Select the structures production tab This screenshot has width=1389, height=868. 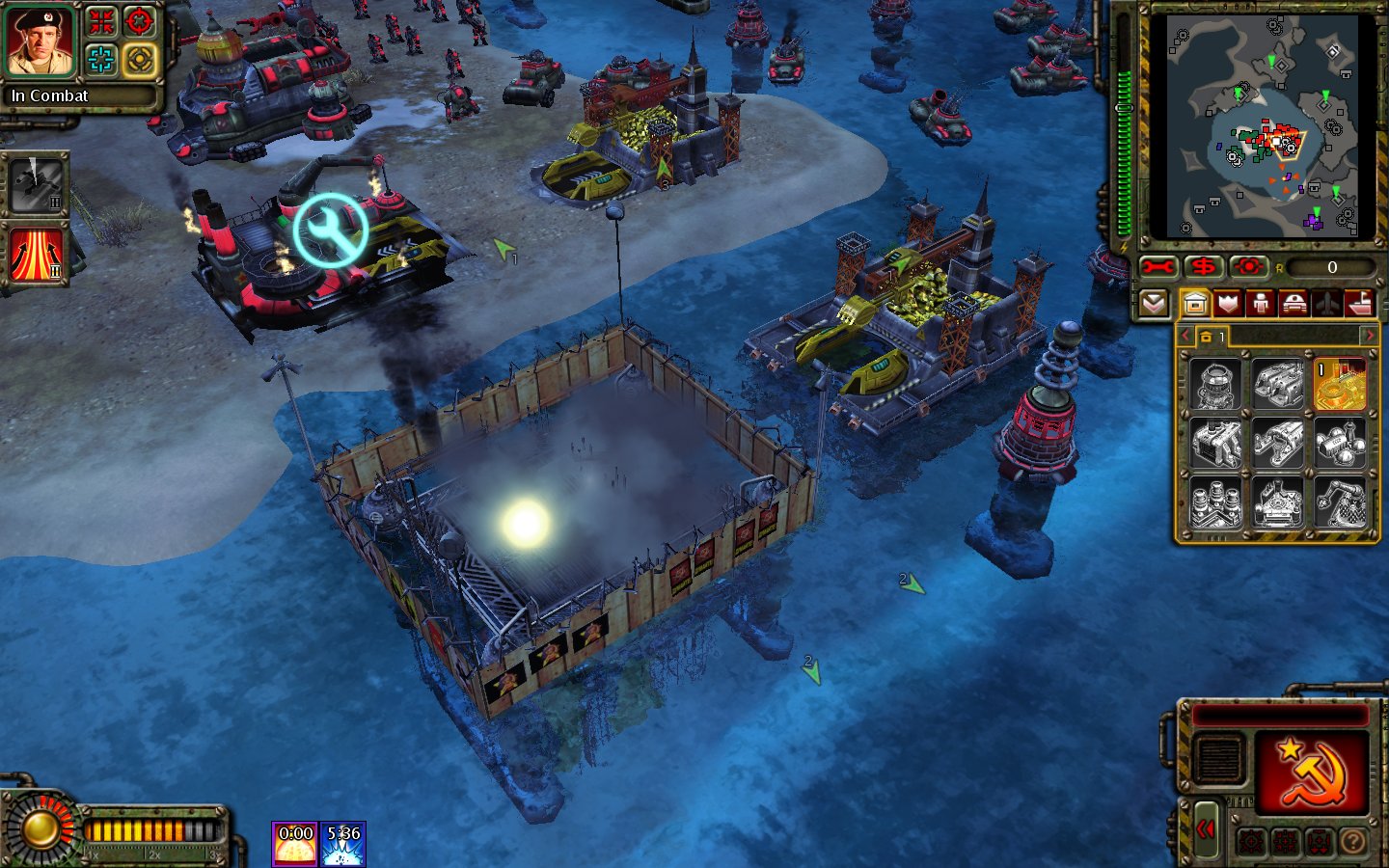coord(1195,304)
